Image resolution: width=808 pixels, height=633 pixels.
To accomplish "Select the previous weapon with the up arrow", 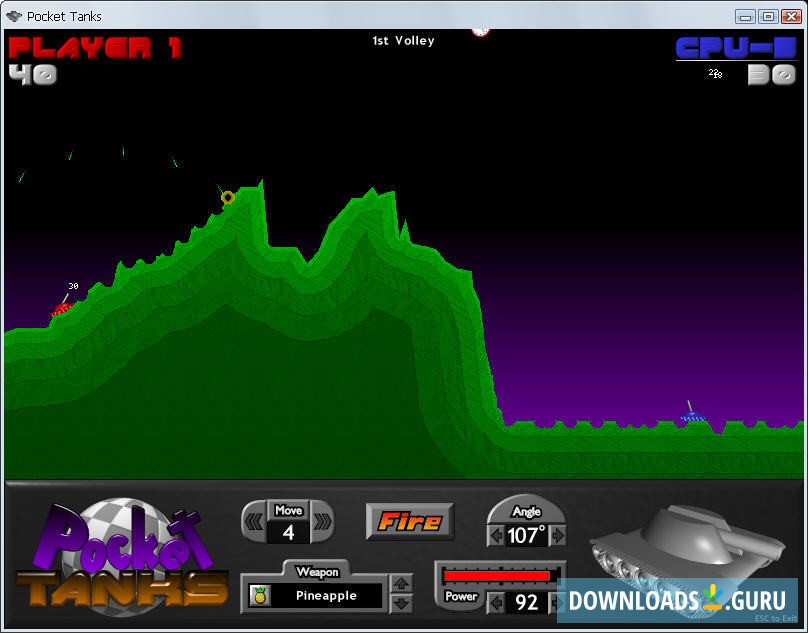I will click(x=401, y=584).
